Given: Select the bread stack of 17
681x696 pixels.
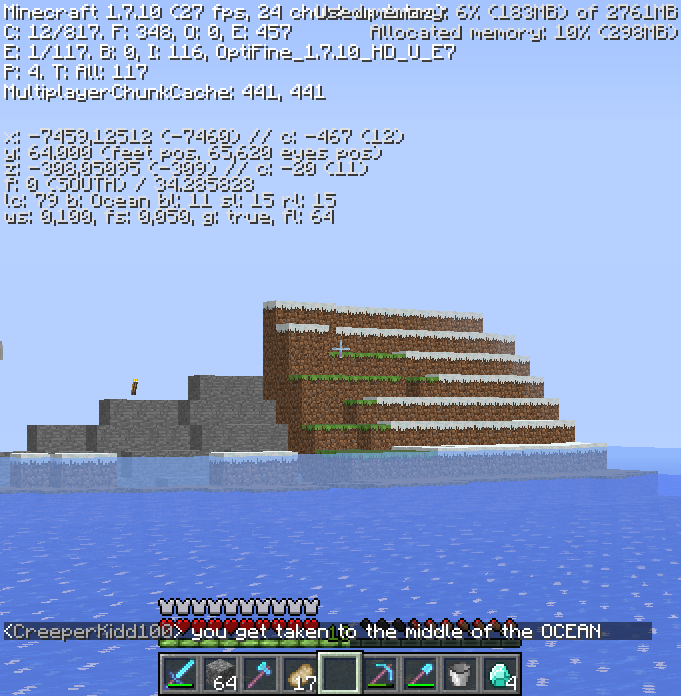Looking at the screenshot, I should pyautogui.click(x=300, y=673).
